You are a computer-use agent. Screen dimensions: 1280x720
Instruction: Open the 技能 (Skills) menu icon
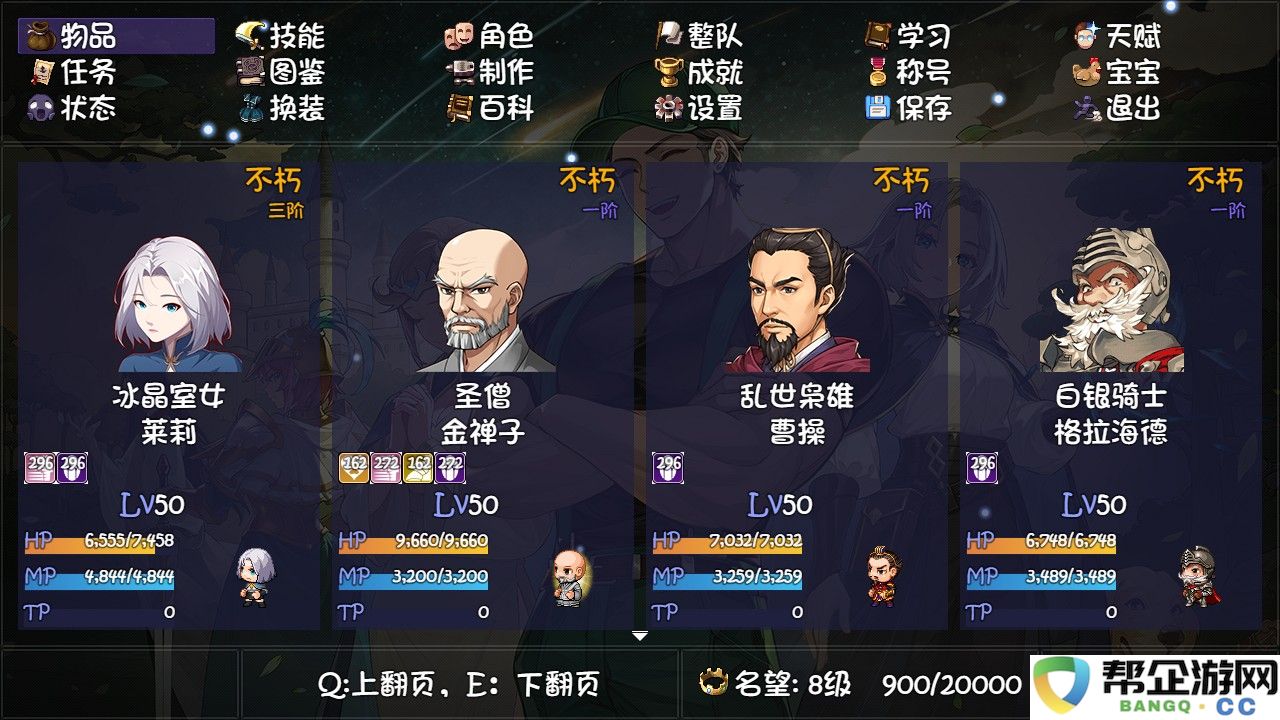[250, 35]
